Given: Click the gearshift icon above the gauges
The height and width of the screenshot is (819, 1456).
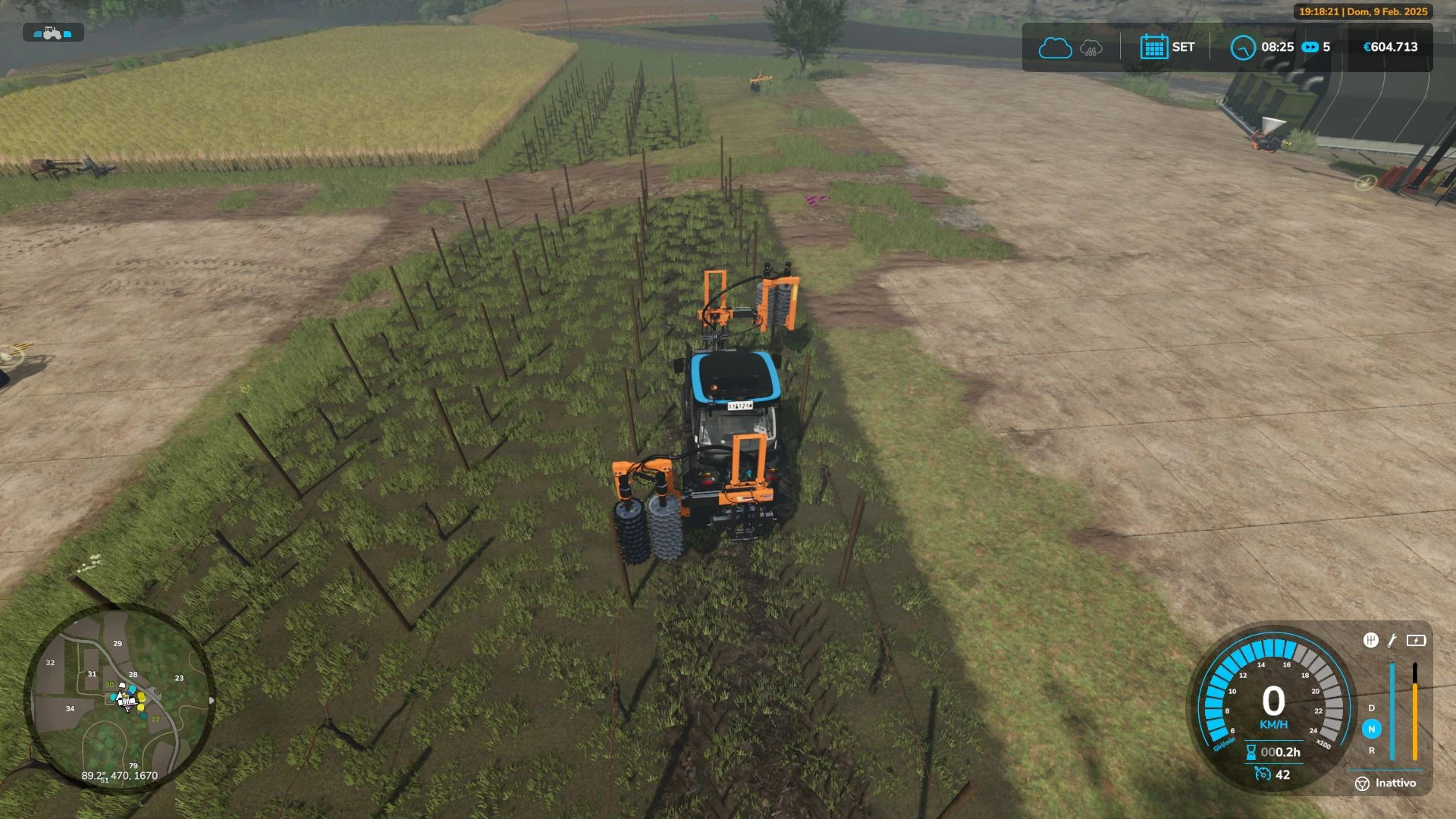Looking at the screenshot, I should pyautogui.click(x=1370, y=640).
